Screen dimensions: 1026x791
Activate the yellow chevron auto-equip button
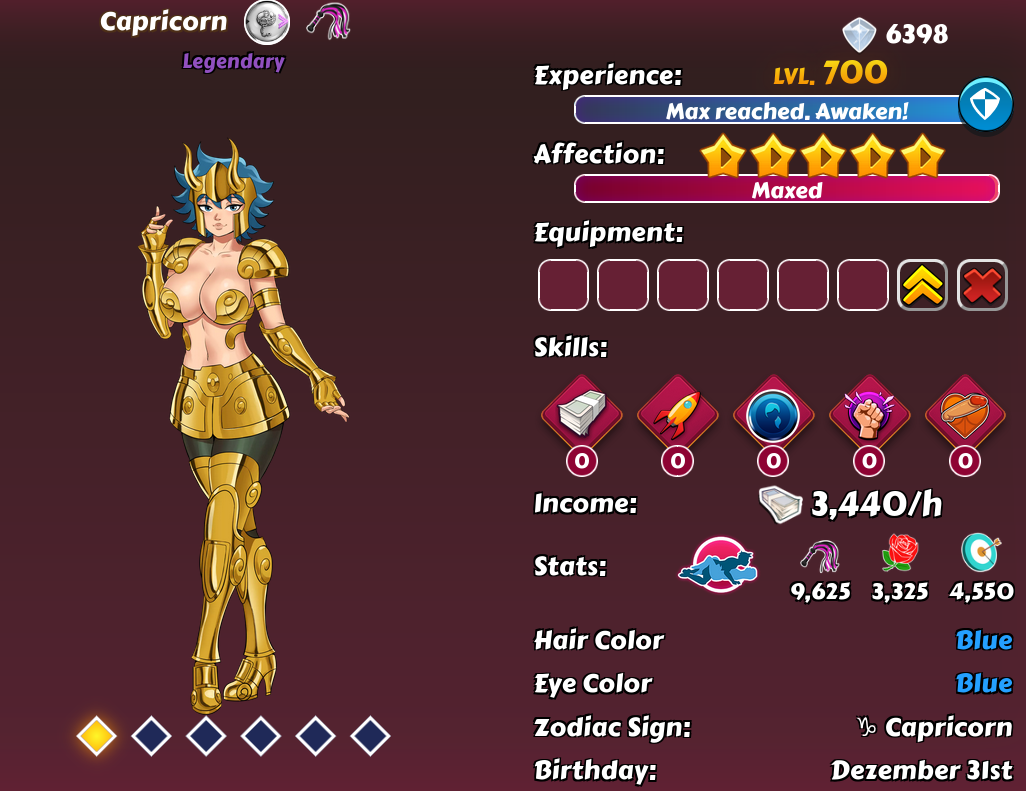pos(922,285)
